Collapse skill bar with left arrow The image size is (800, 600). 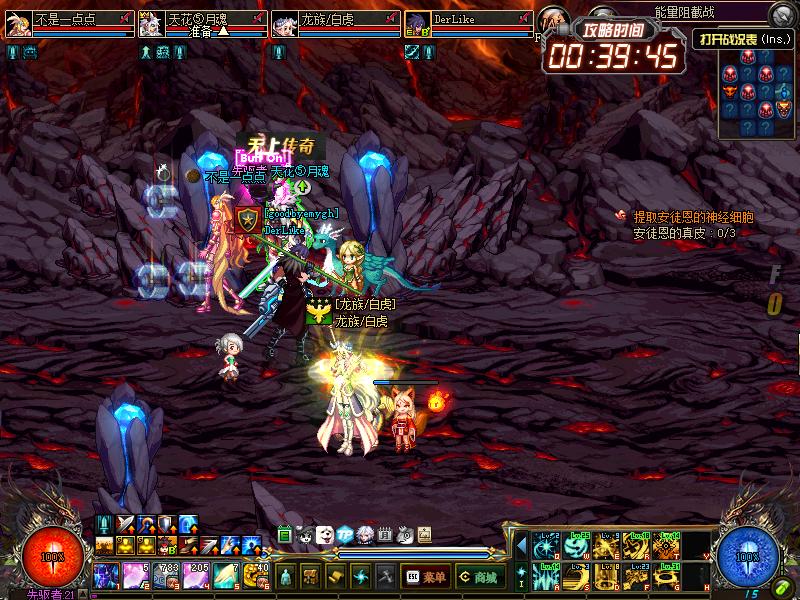[520, 546]
